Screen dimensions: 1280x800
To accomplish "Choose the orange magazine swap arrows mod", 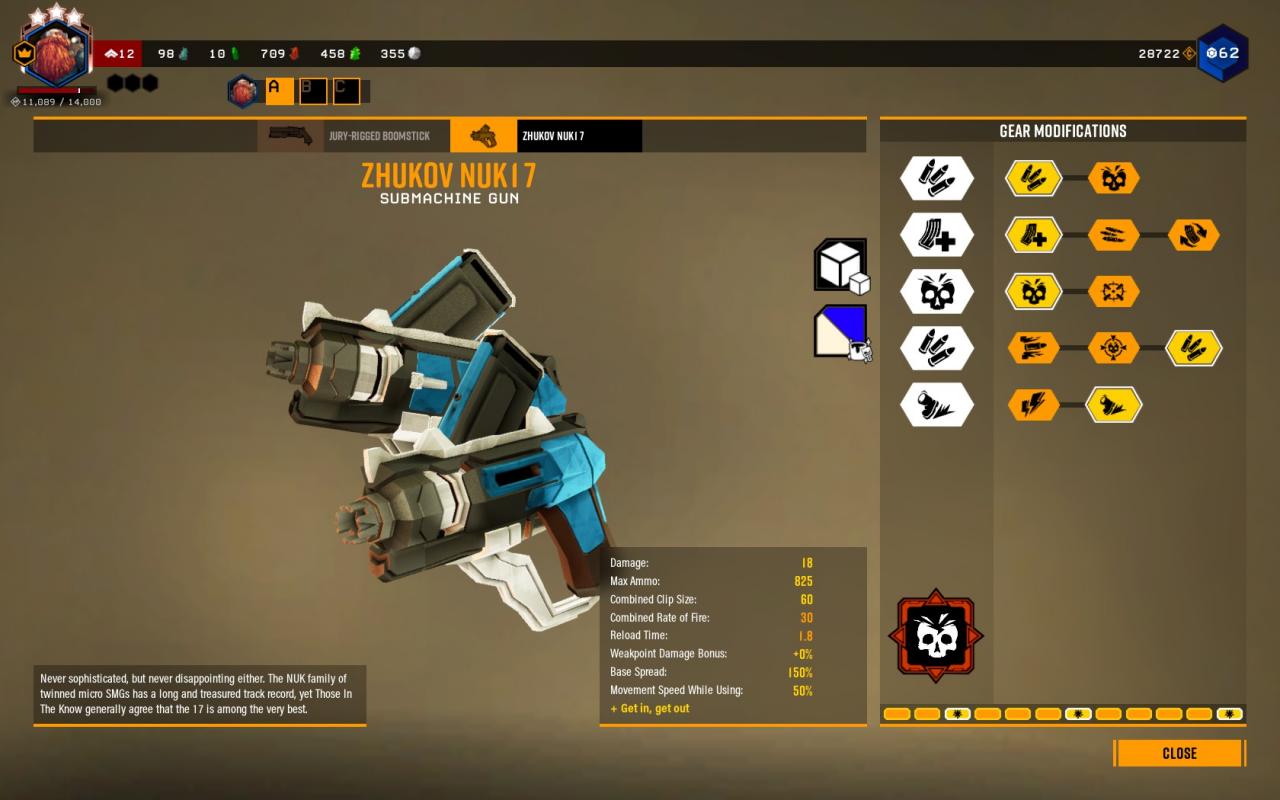I will [x=1193, y=235].
